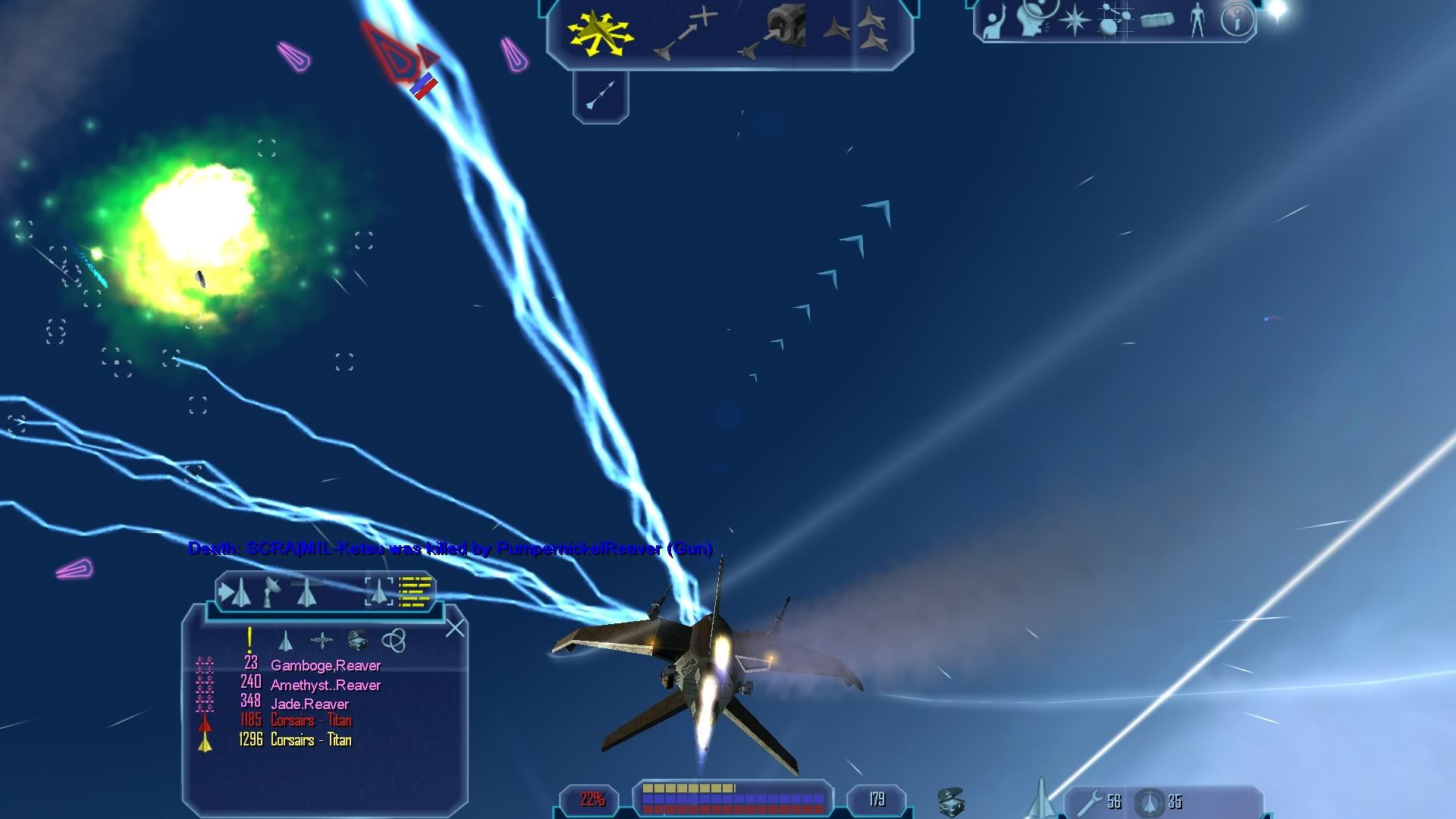Show important contacts with exclamation filter
1456x819 pixels.
[x=249, y=641]
